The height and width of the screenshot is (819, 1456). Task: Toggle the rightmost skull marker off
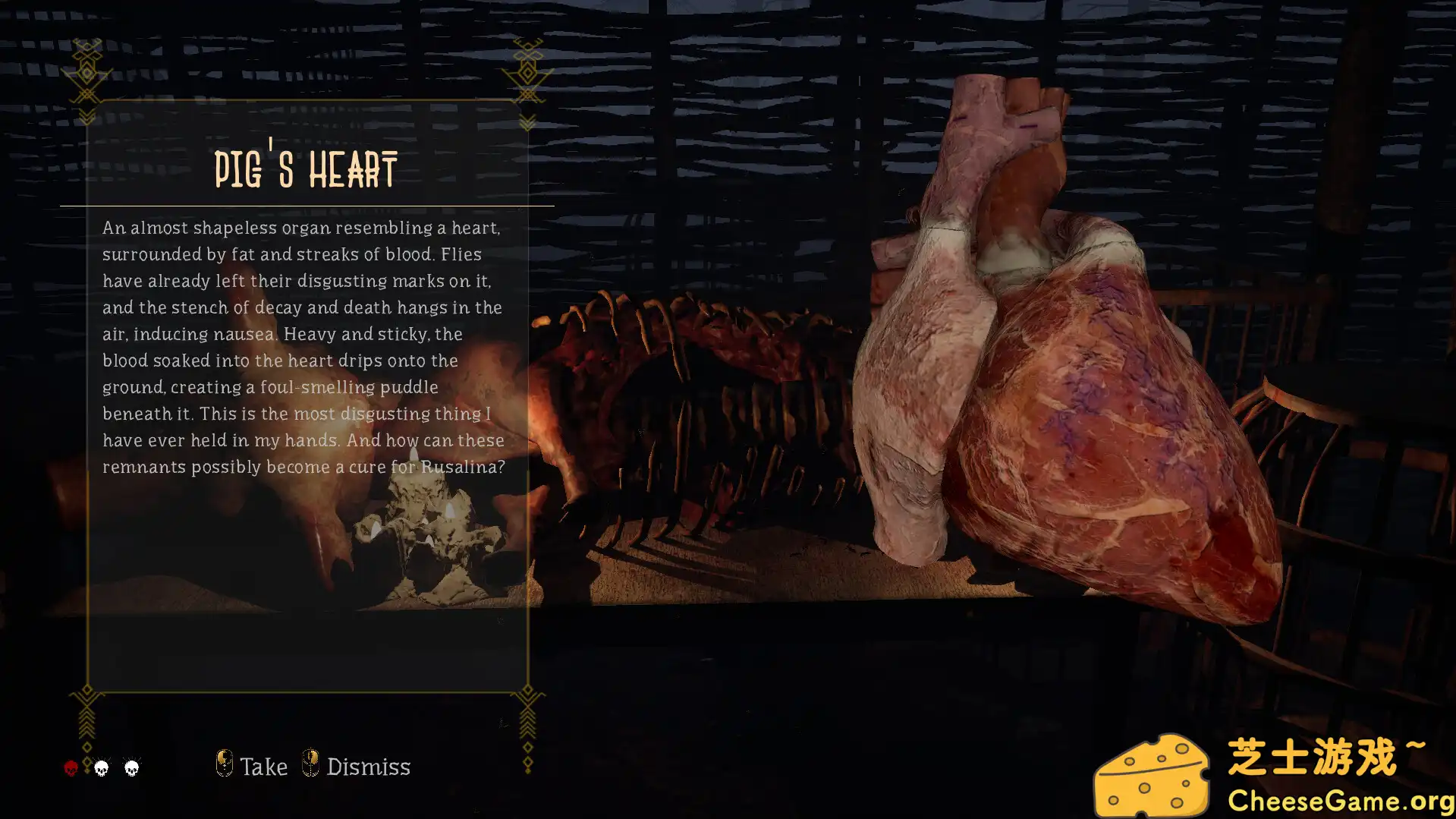130,768
